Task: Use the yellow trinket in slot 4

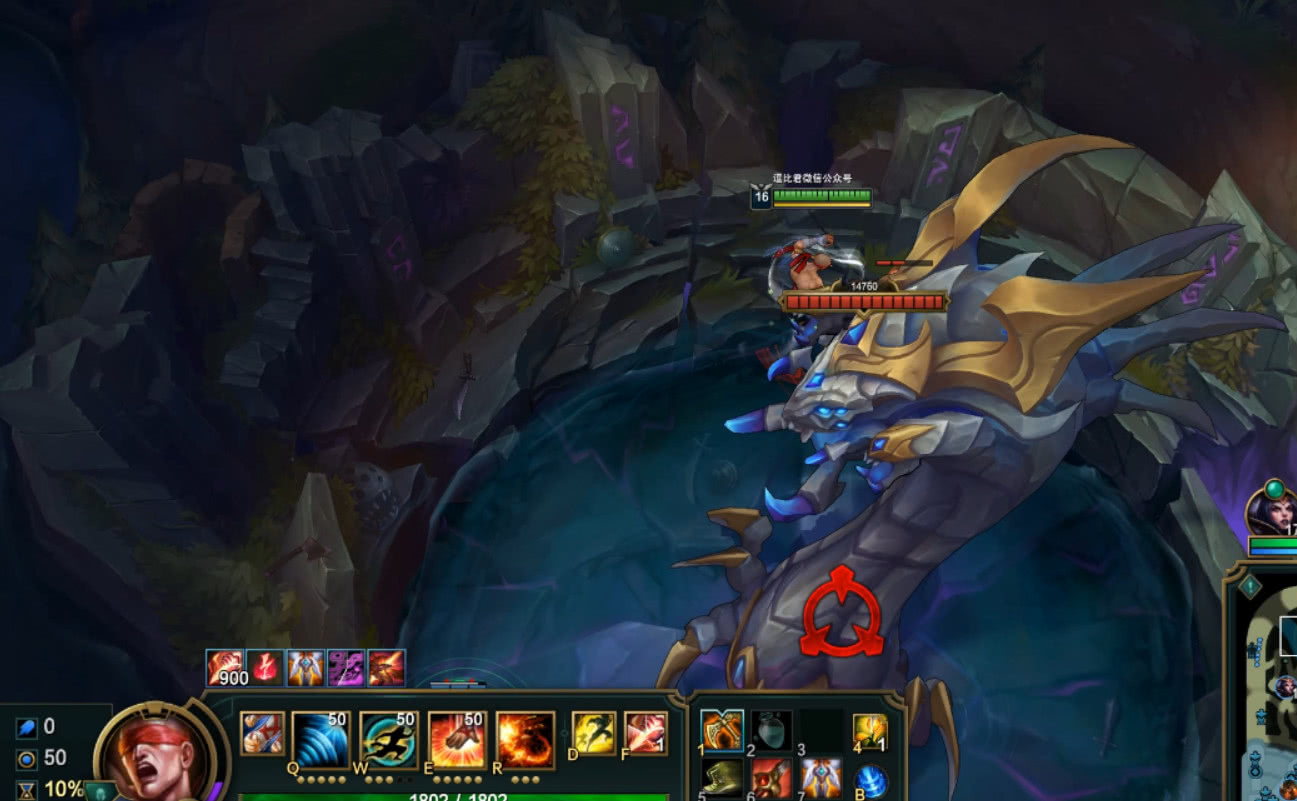Action: coord(870,731)
